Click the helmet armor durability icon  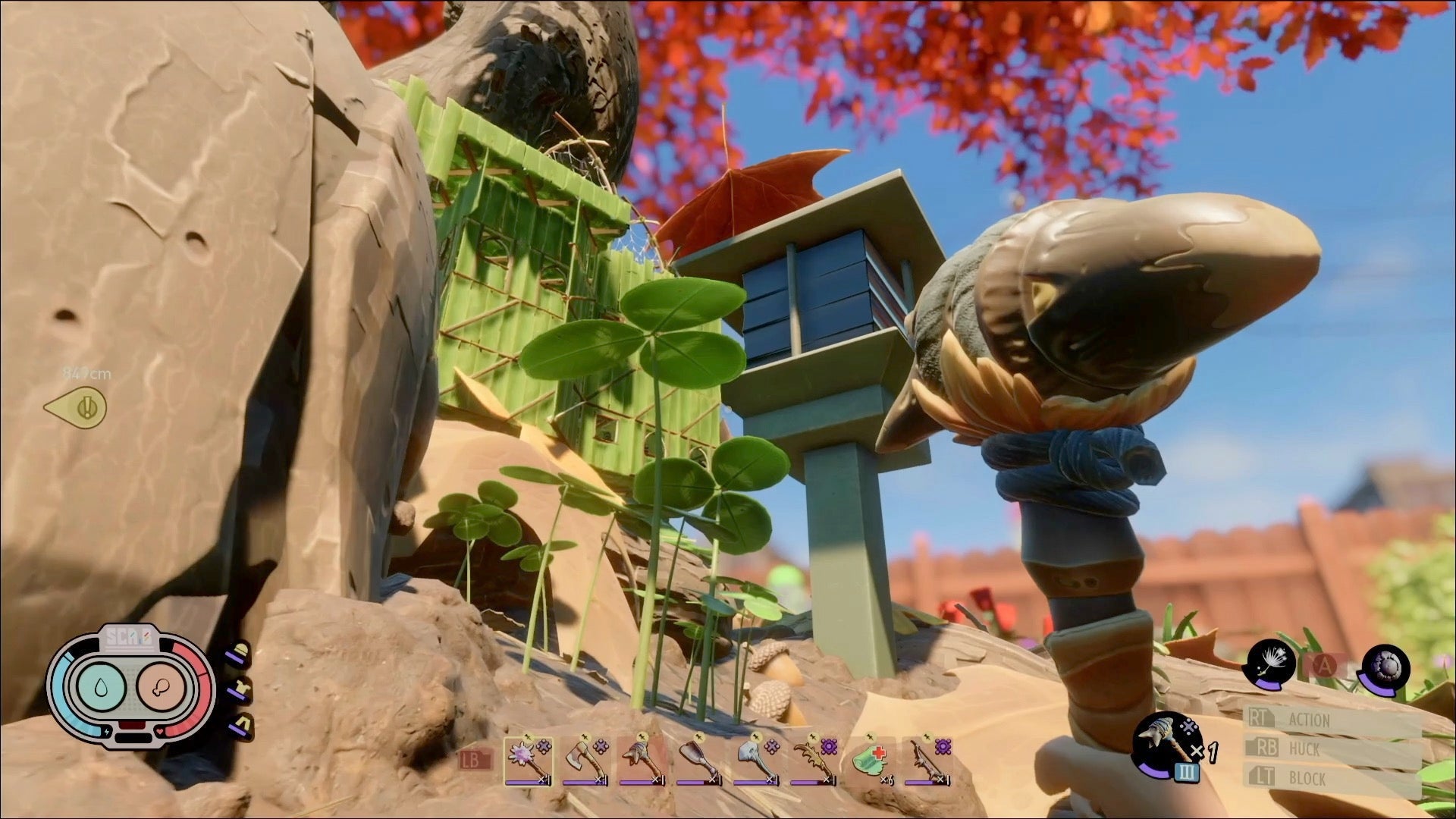point(241,653)
